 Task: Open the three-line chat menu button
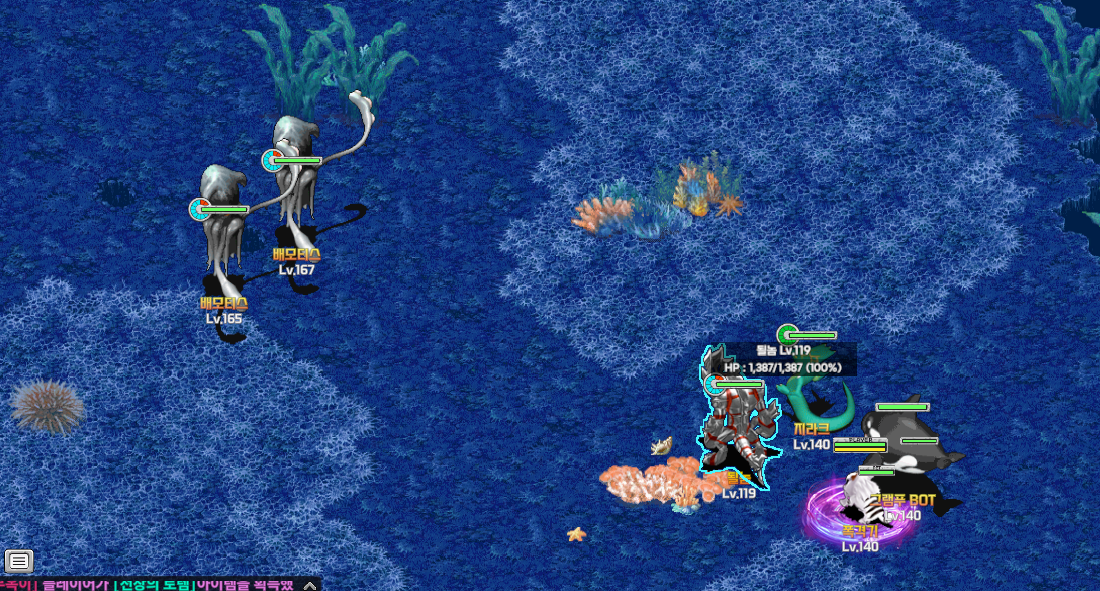pyautogui.click(x=19, y=561)
